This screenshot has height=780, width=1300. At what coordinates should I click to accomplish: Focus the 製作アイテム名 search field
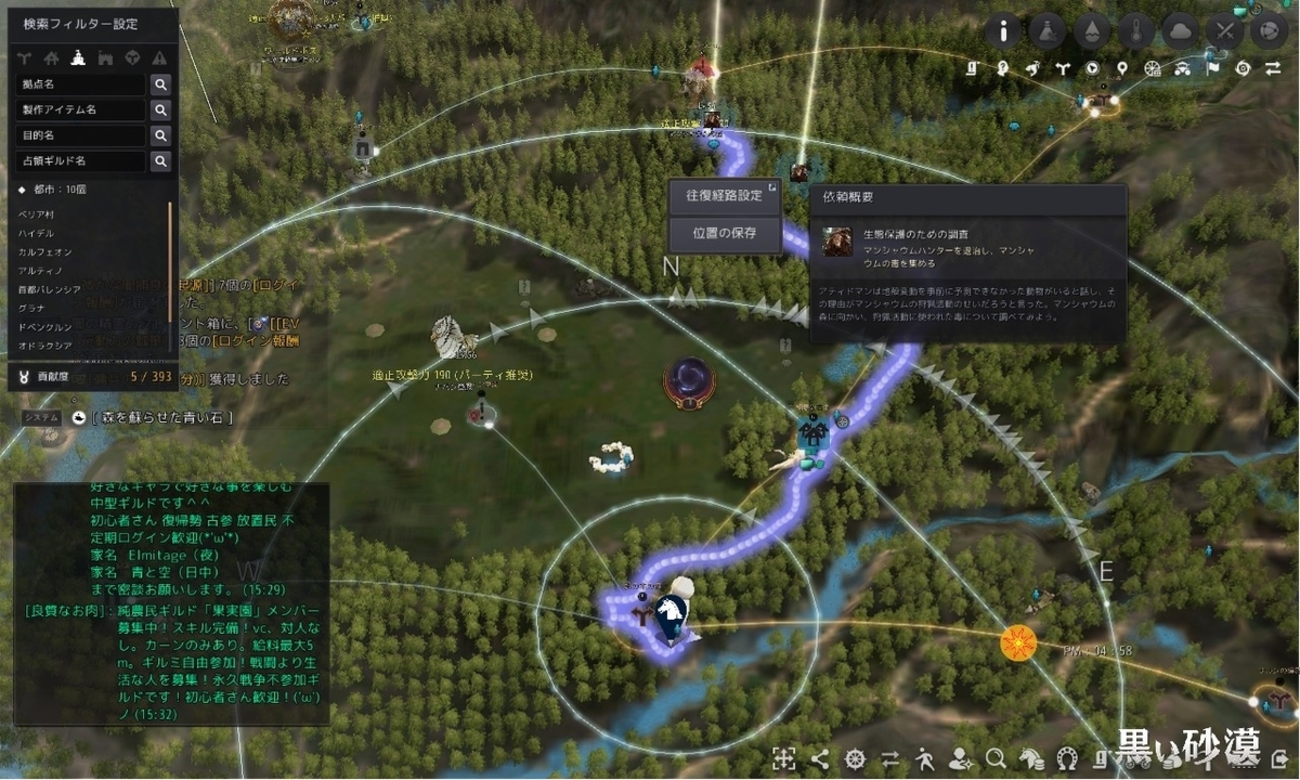pos(80,110)
